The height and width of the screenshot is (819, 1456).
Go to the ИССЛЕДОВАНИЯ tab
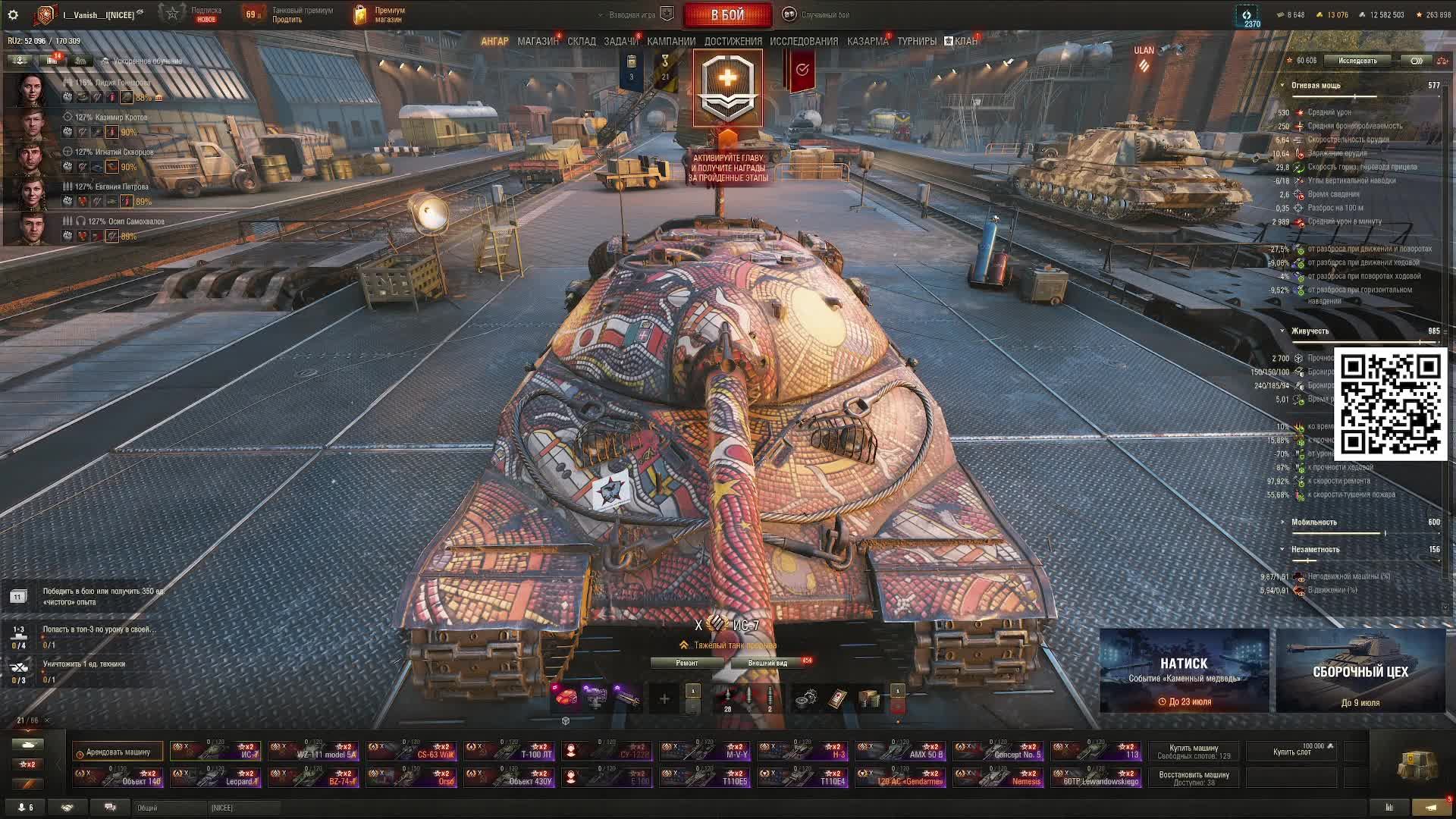pyautogui.click(x=804, y=41)
